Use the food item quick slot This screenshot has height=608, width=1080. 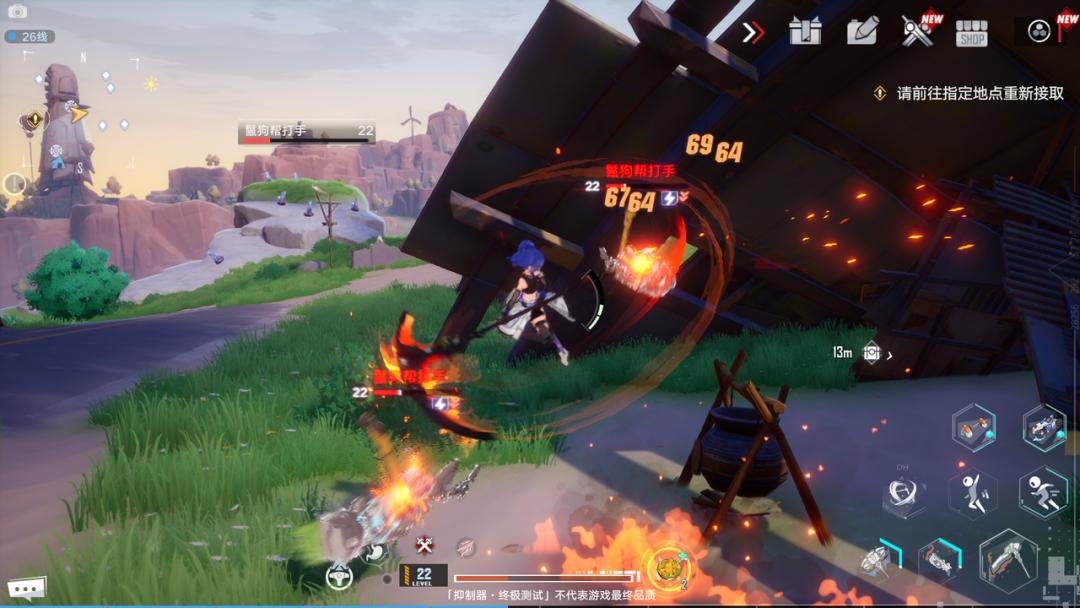[x=667, y=568]
